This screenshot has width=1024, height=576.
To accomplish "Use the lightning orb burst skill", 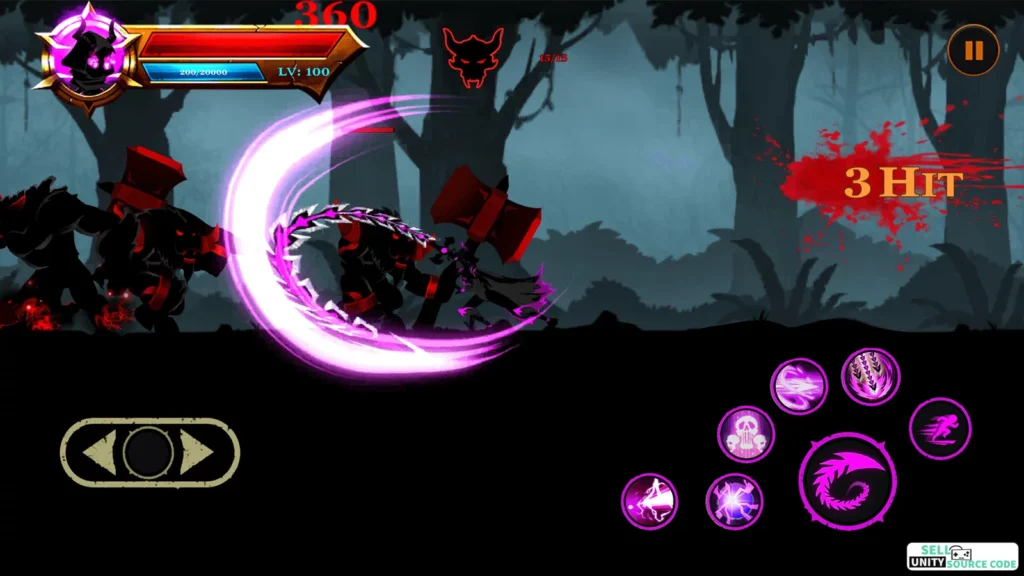I will tap(734, 500).
